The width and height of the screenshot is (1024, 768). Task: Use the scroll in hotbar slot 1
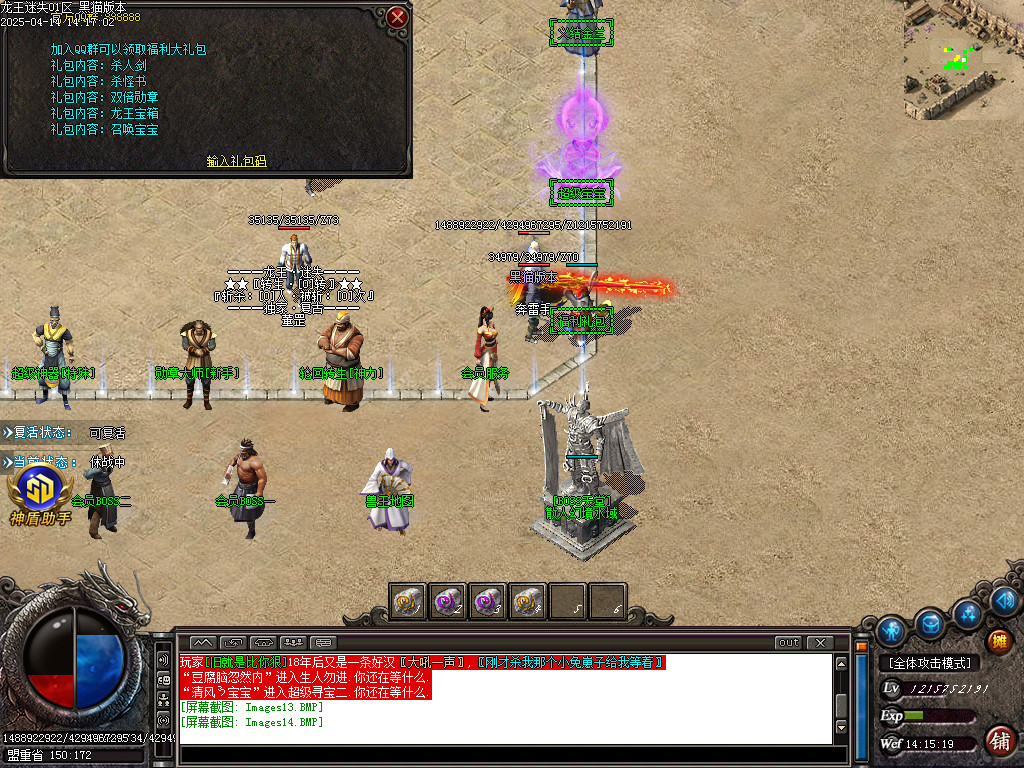point(407,601)
